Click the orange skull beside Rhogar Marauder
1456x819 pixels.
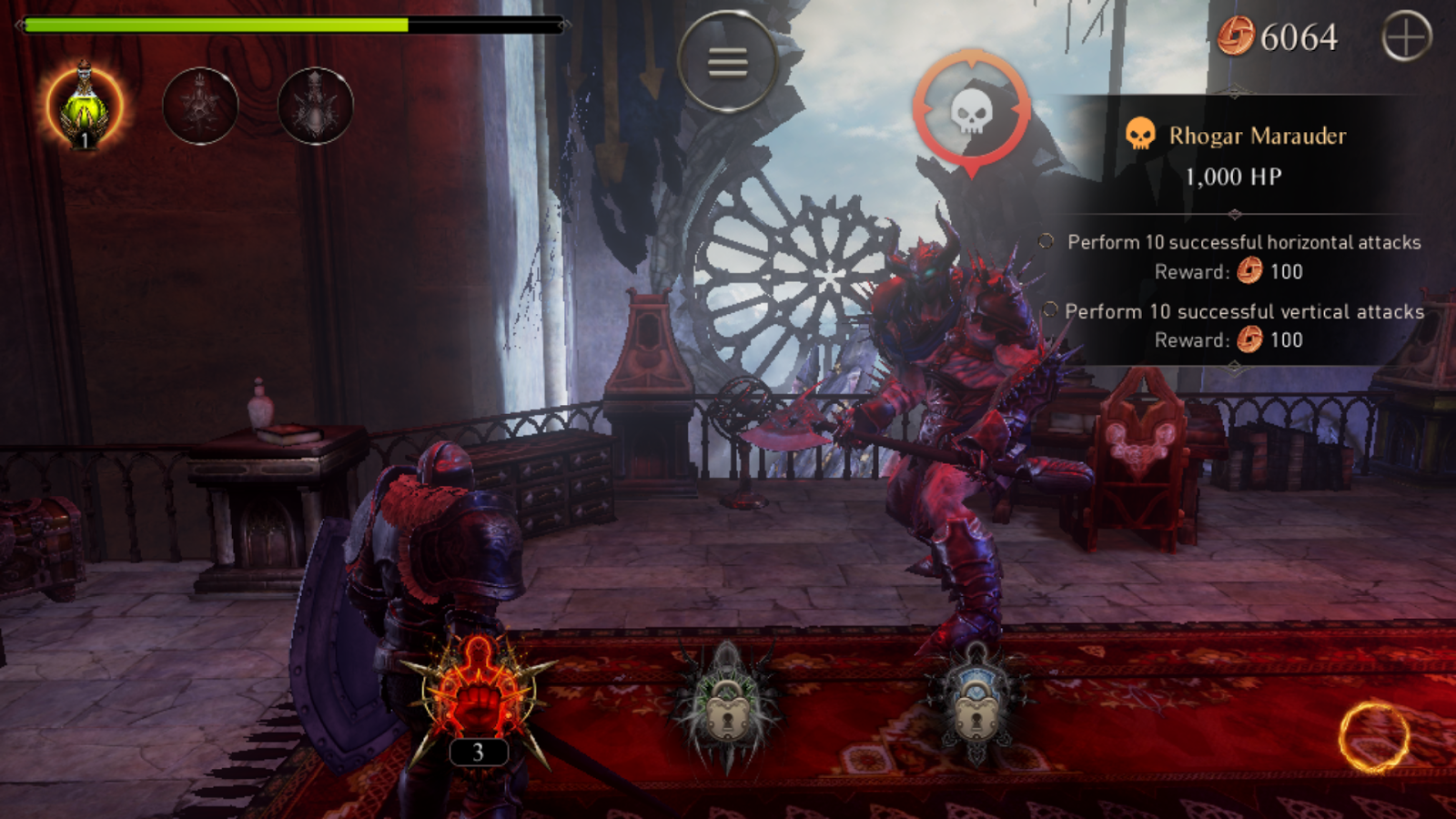pyautogui.click(x=1141, y=135)
